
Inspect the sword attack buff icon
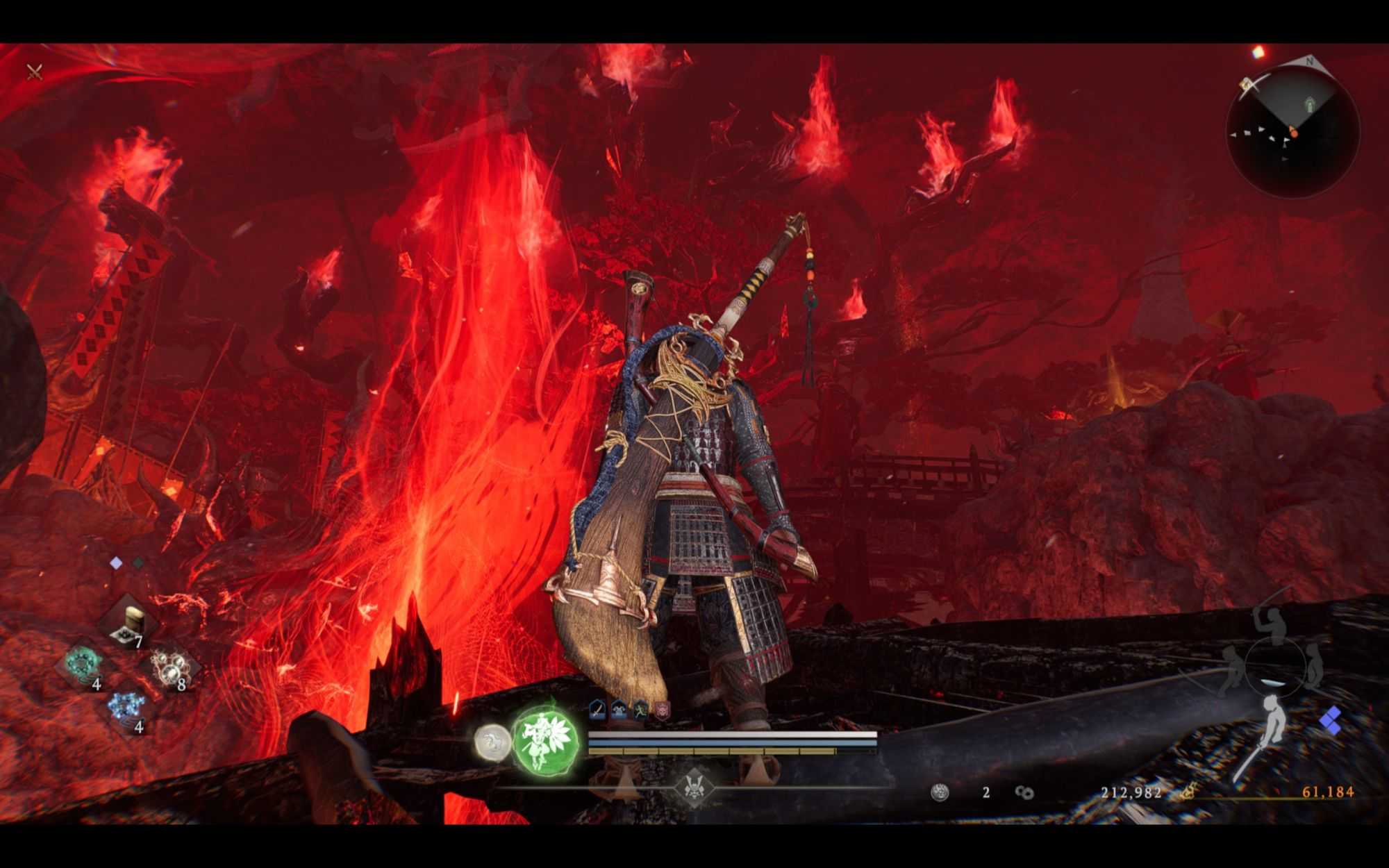click(597, 709)
